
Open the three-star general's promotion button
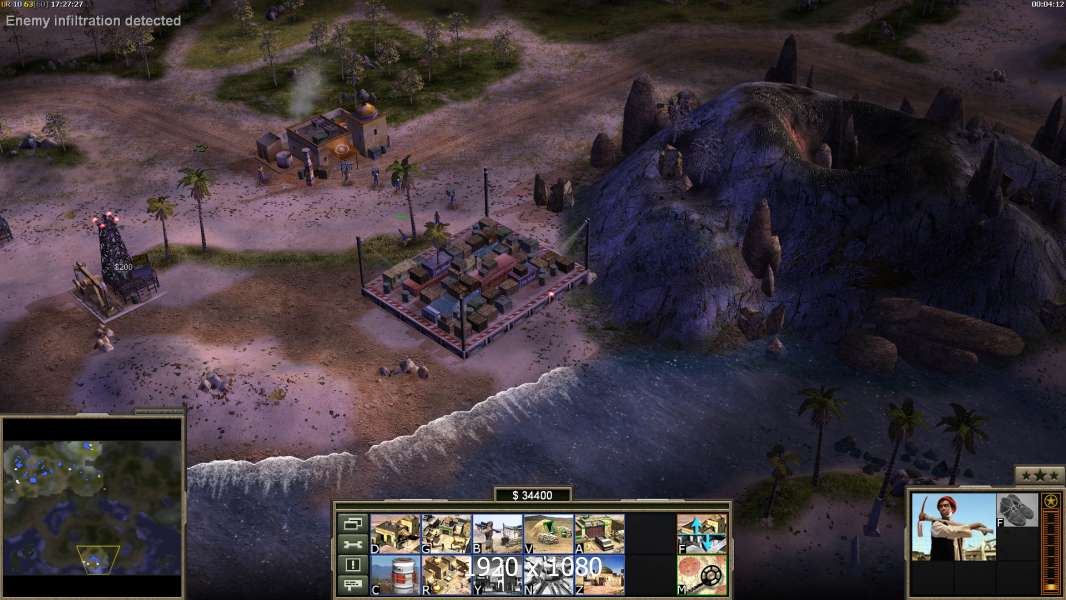click(1039, 475)
